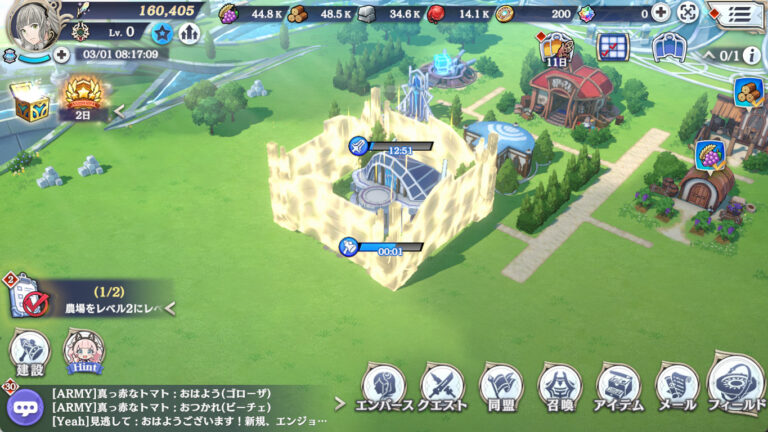Open the calendar grid icon
Image resolution: width=768 pixels, height=432 pixels.
click(x=611, y=46)
